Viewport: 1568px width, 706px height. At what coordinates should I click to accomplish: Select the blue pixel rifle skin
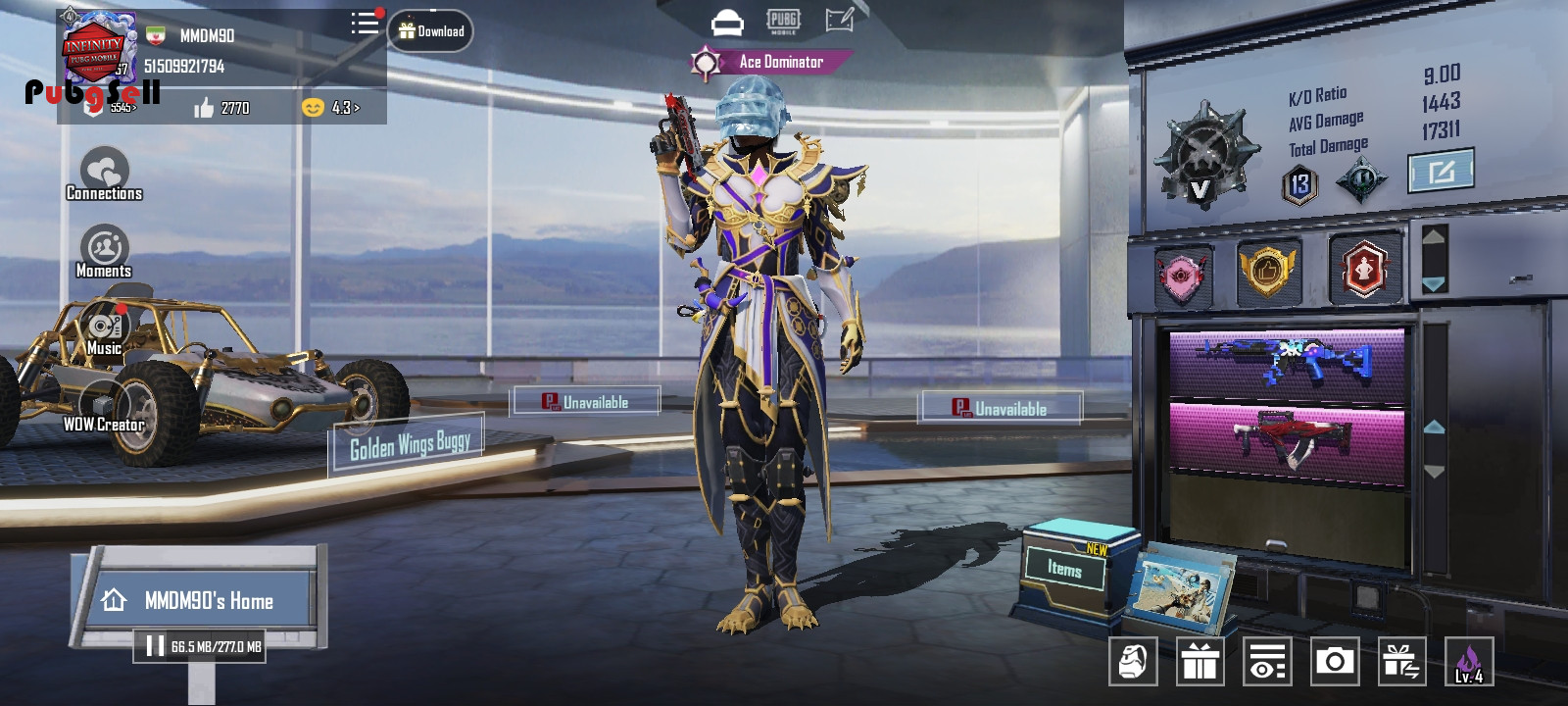tap(1286, 361)
